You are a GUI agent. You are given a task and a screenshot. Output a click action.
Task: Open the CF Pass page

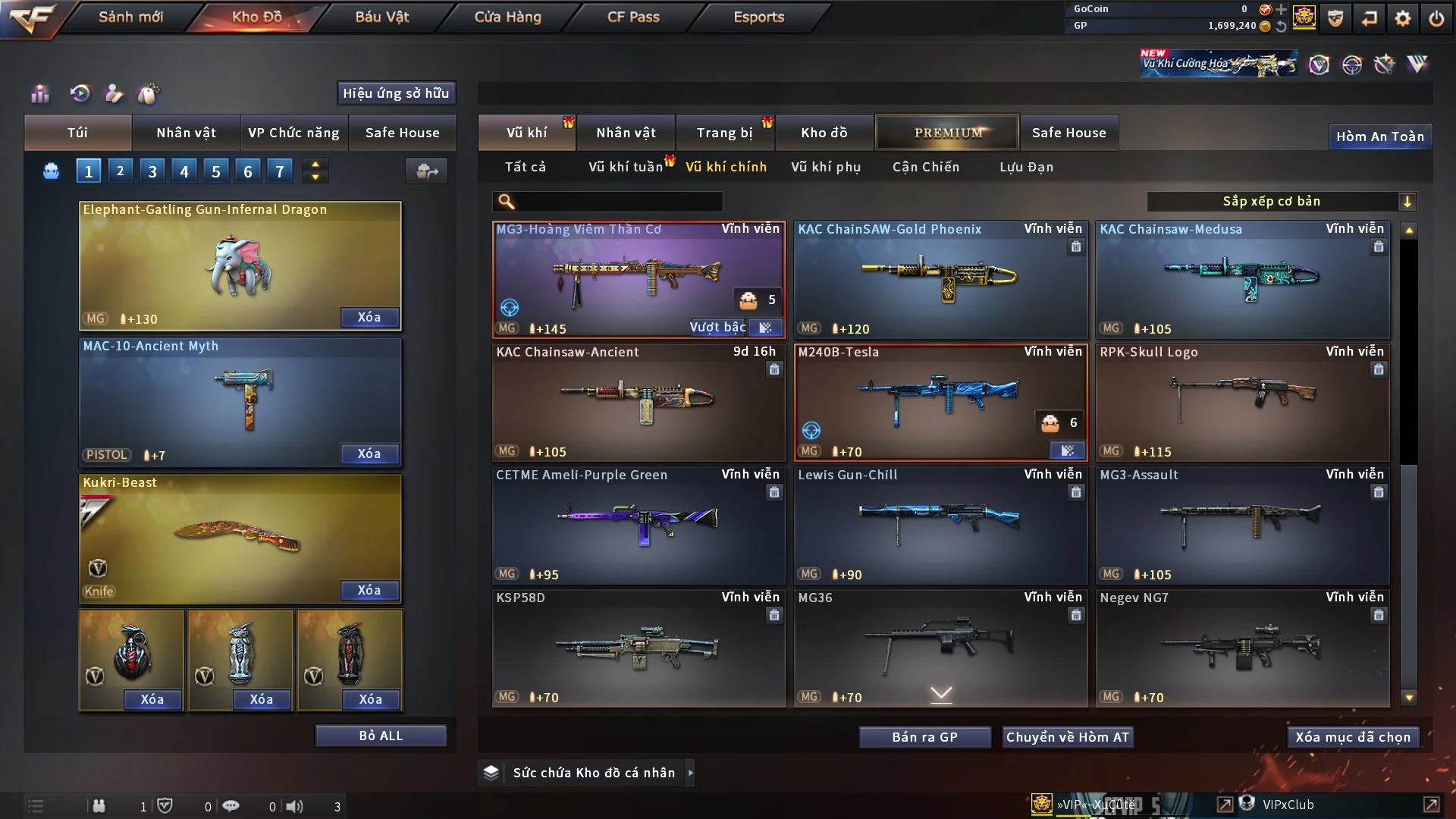tap(633, 17)
